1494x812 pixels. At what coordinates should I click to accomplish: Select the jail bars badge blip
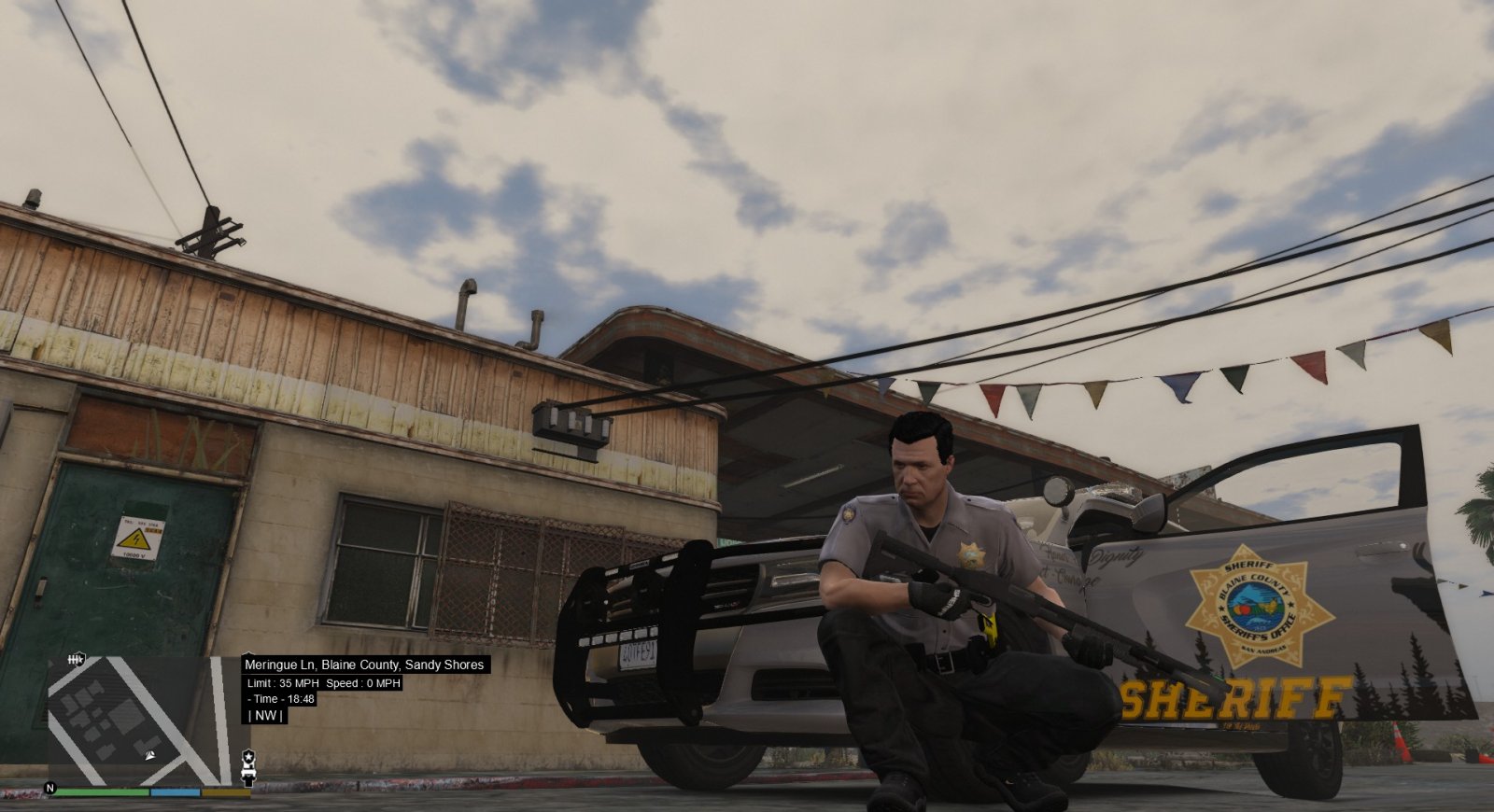point(77,660)
